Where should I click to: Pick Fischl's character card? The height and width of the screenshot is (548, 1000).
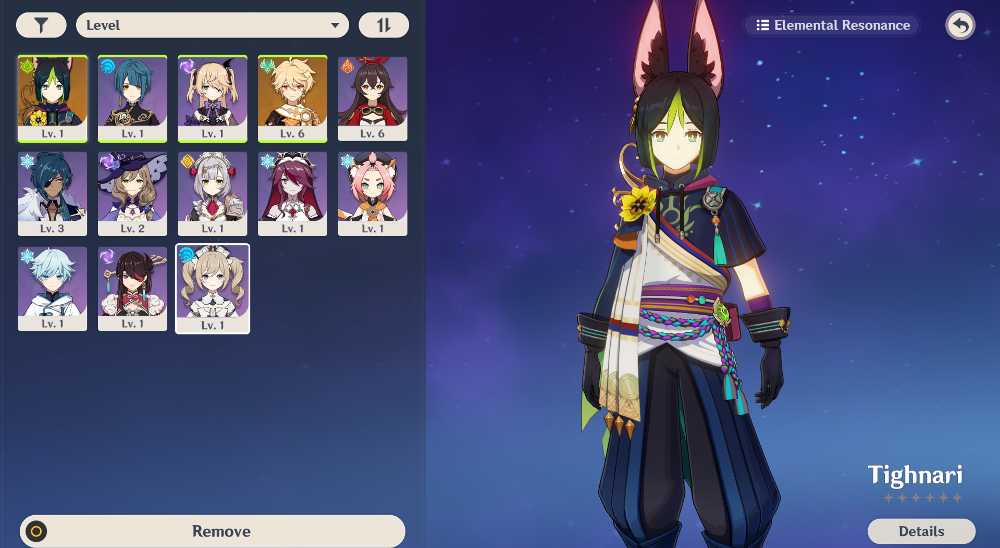pos(213,98)
